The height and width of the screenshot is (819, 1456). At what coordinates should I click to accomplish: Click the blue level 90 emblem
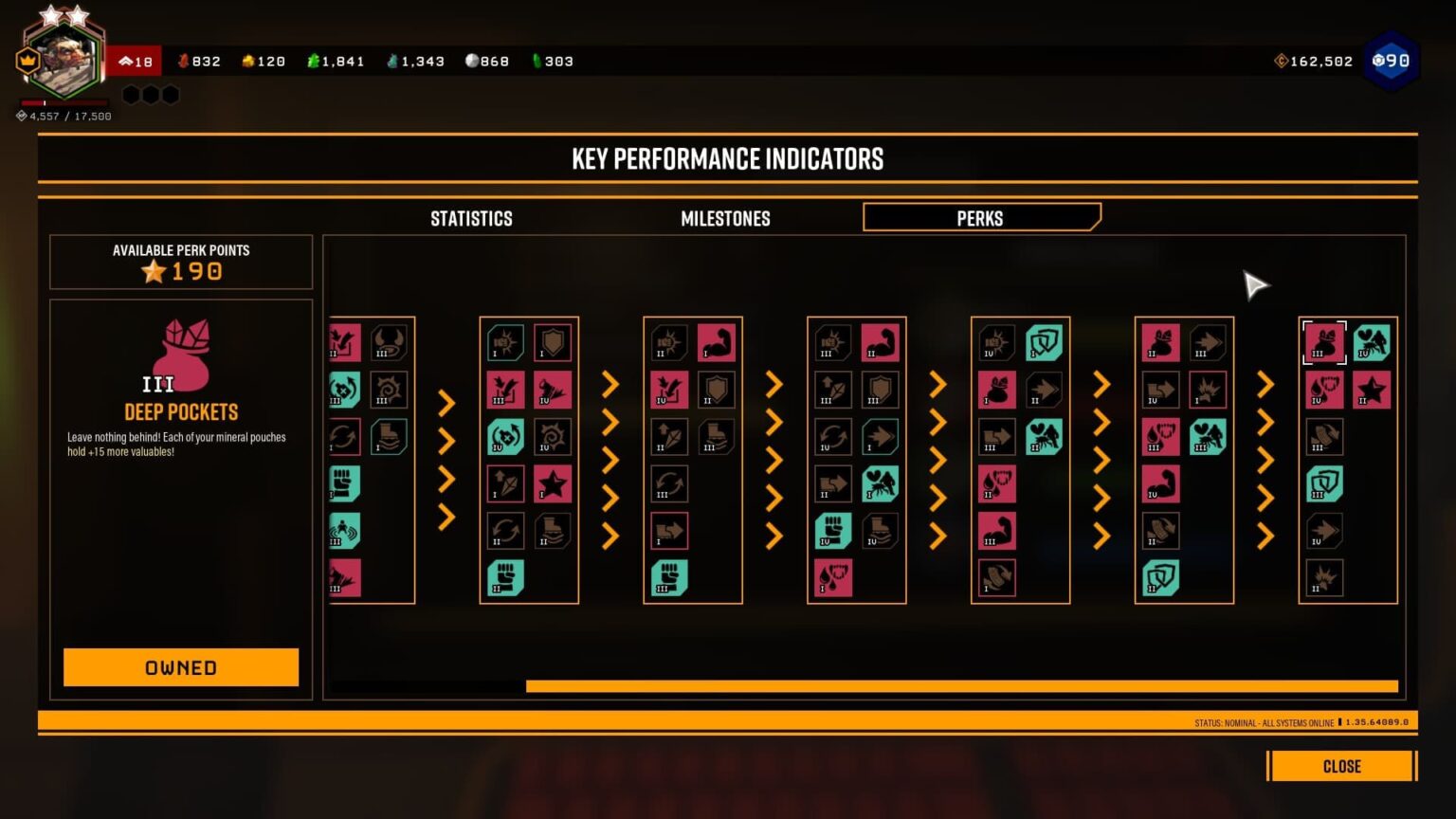click(x=1391, y=61)
